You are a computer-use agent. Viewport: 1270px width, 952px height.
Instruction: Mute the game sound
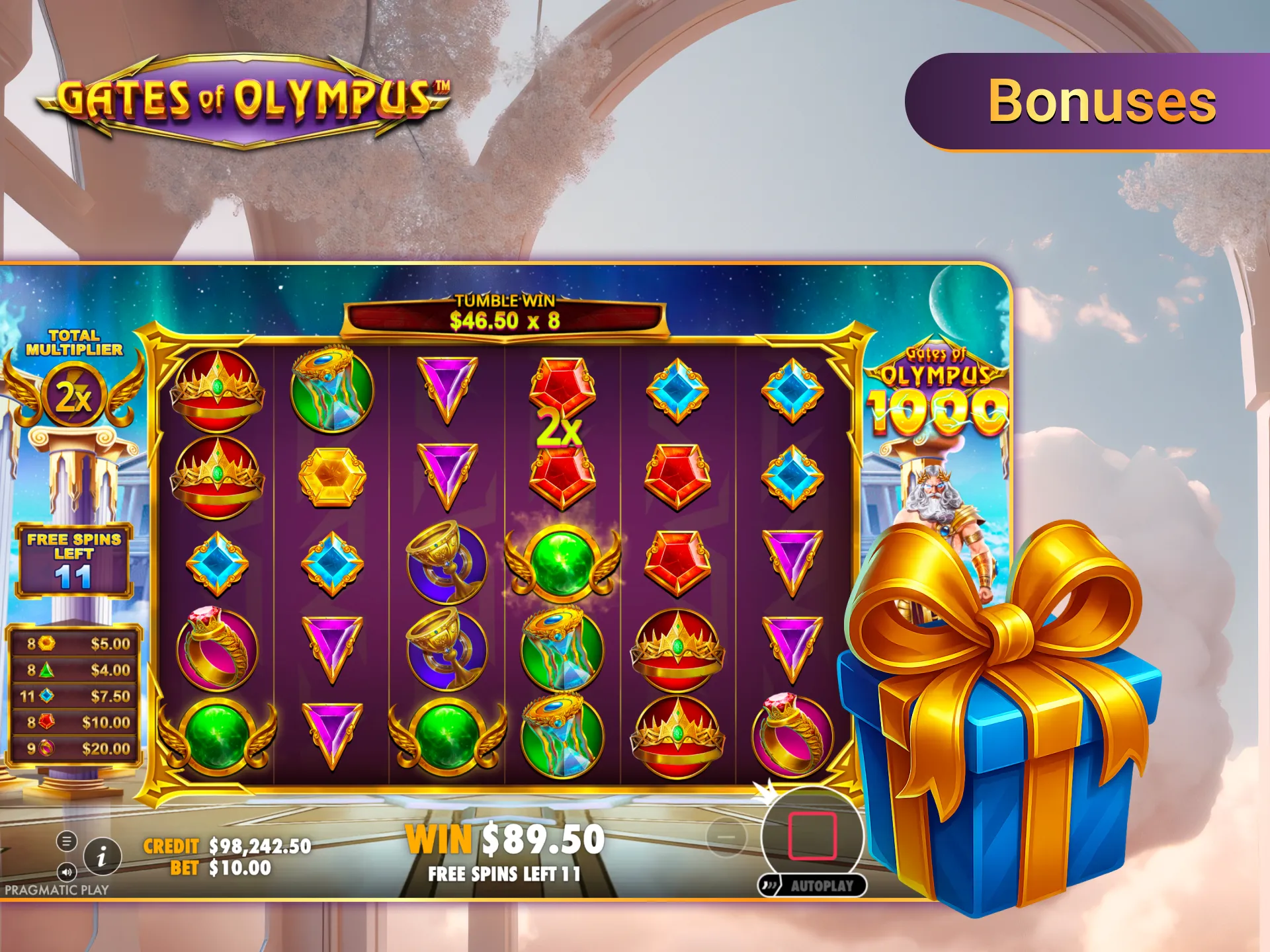[67, 872]
